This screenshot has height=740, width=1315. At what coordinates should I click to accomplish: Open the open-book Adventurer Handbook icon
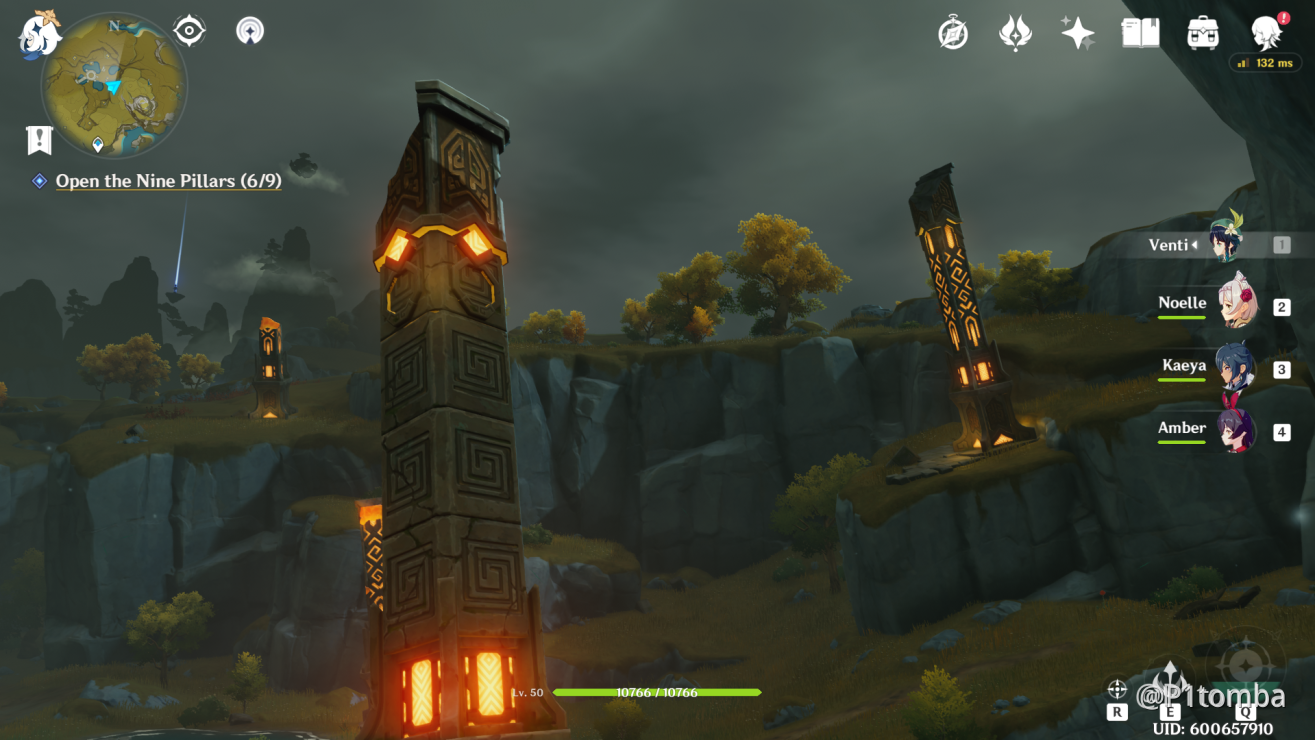[x=1140, y=33]
